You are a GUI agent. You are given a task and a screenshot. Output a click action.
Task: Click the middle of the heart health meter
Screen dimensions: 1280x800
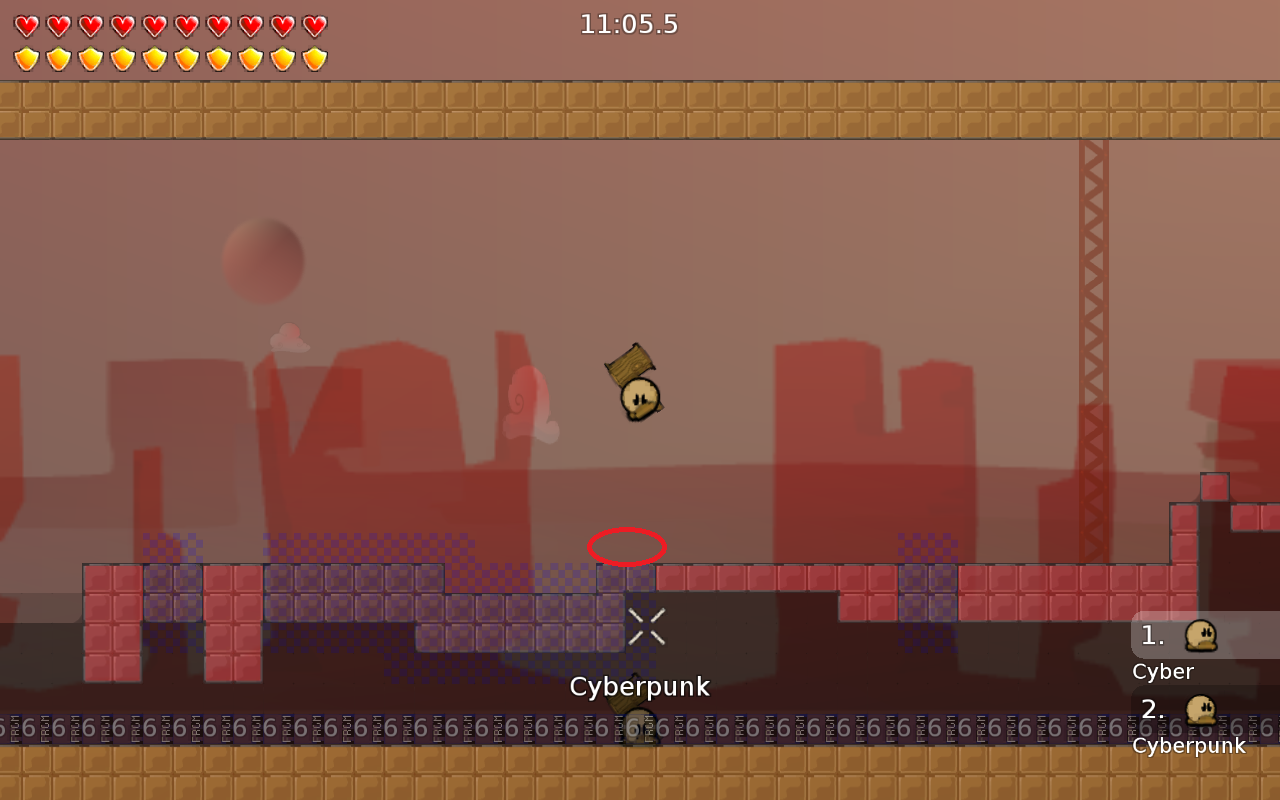[170, 24]
